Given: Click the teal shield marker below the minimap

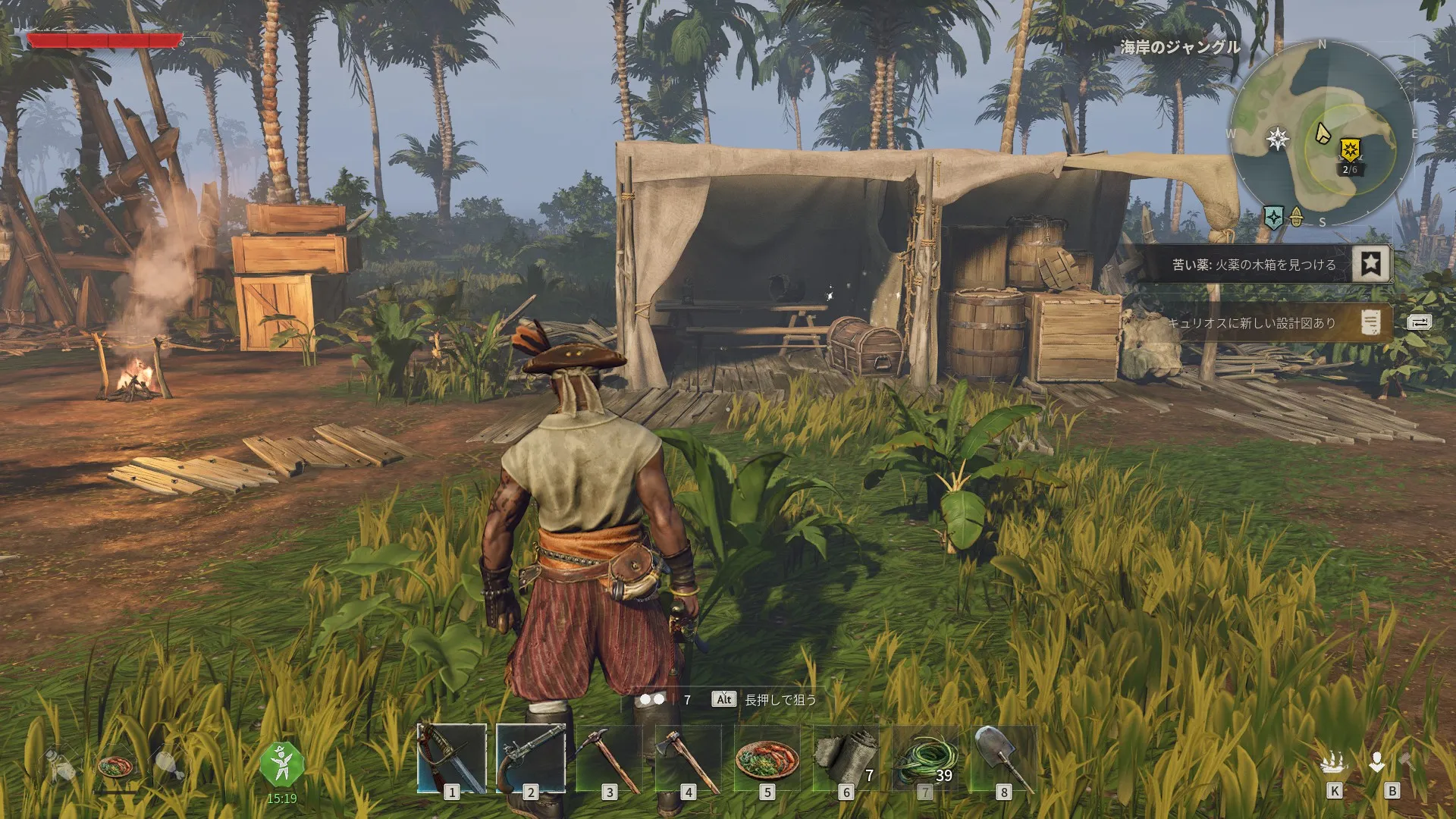Looking at the screenshot, I should pyautogui.click(x=1274, y=218).
